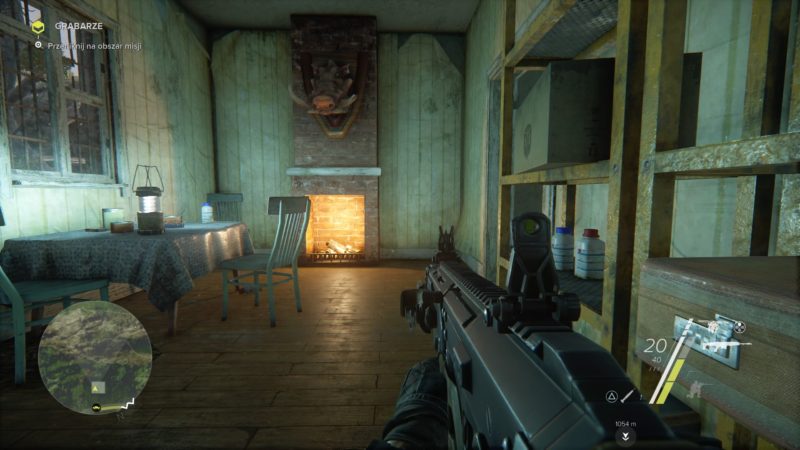Click the yellow vehicle marker on minimap edge
Image resolution: width=800 pixels, height=450 pixels.
[95, 407]
